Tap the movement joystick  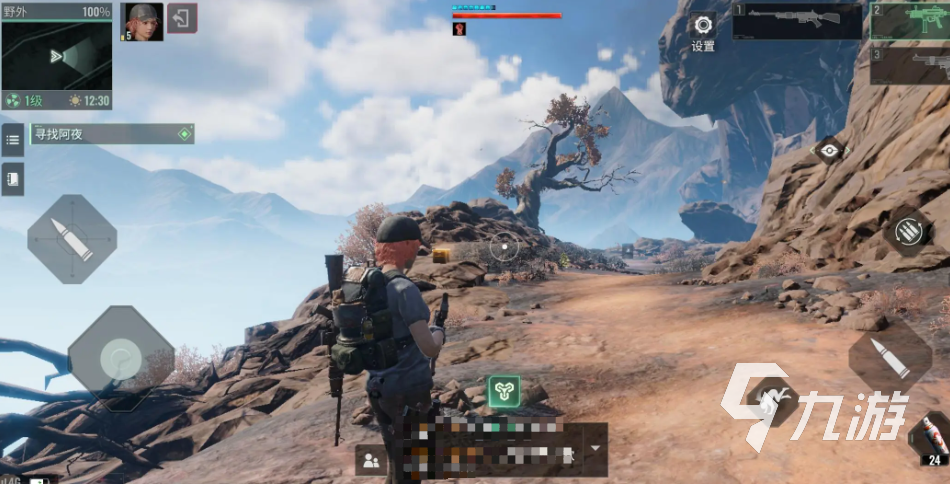click(x=121, y=357)
